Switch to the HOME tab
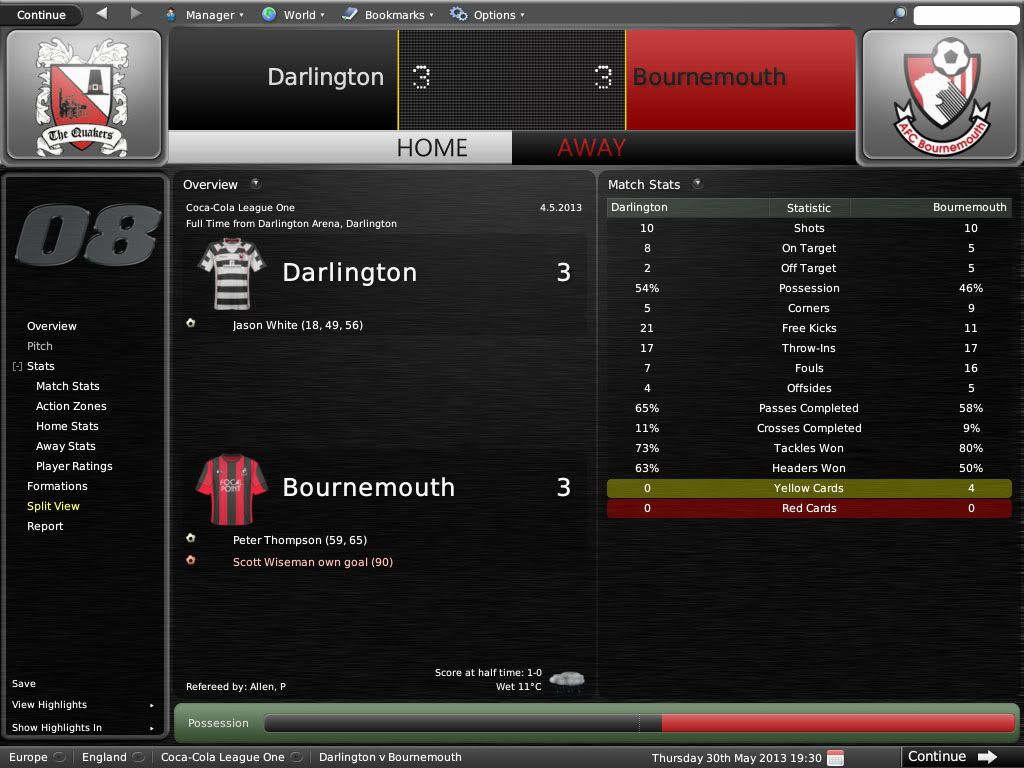The image size is (1024, 768). coord(432,148)
